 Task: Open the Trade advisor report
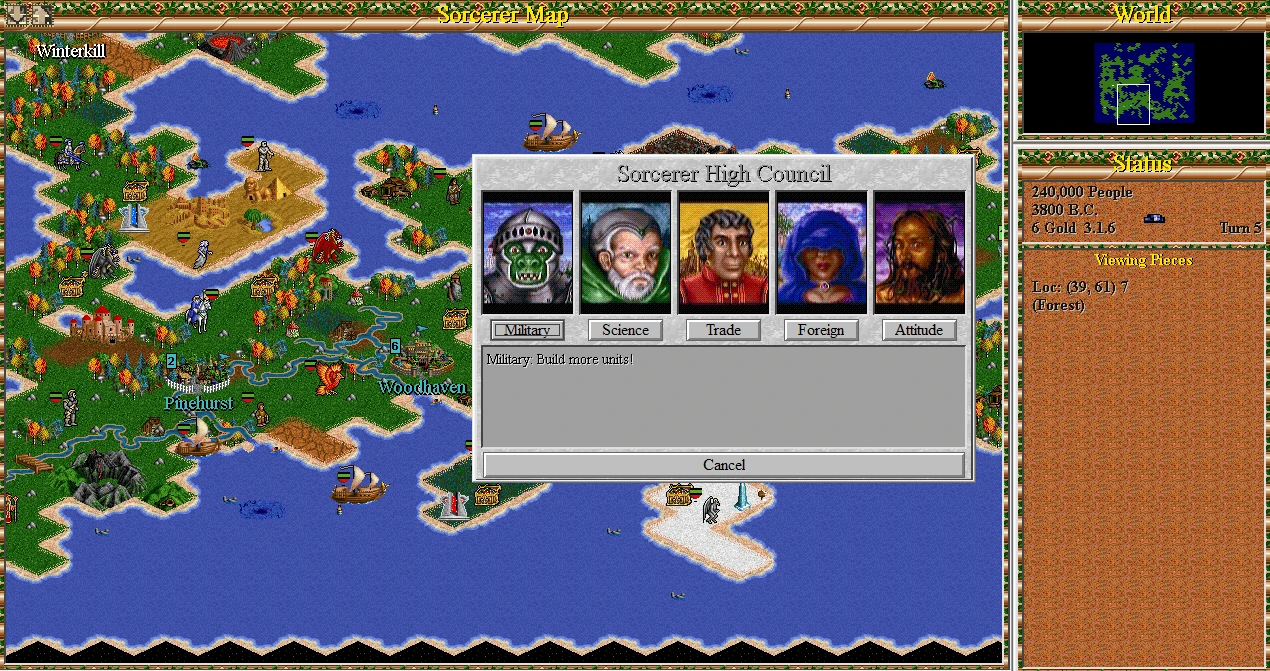coord(723,330)
